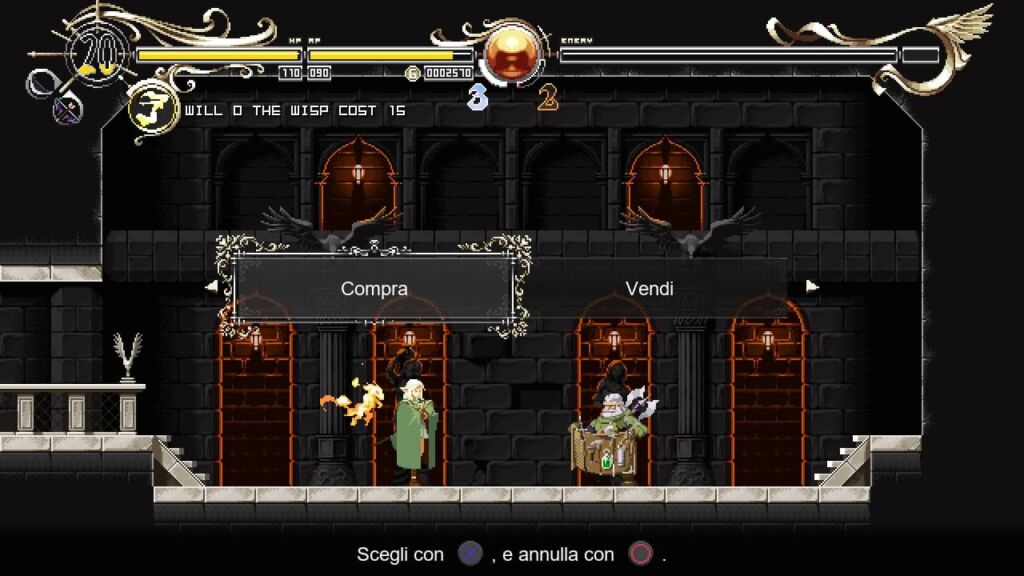The height and width of the screenshot is (576, 1024).
Task: Select the Vendi shop option
Action: (x=649, y=289)
